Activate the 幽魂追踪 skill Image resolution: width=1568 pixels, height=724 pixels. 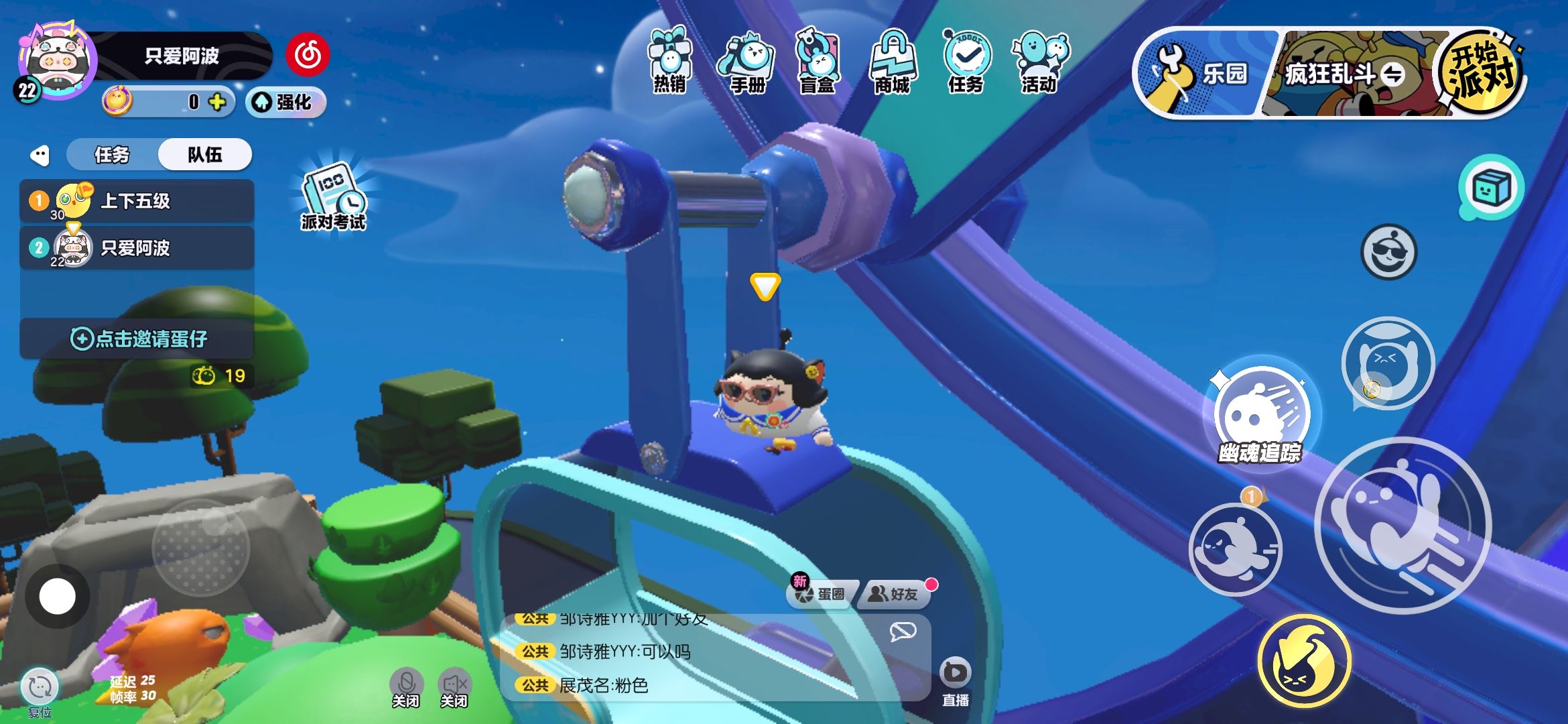click(1260, 417)
